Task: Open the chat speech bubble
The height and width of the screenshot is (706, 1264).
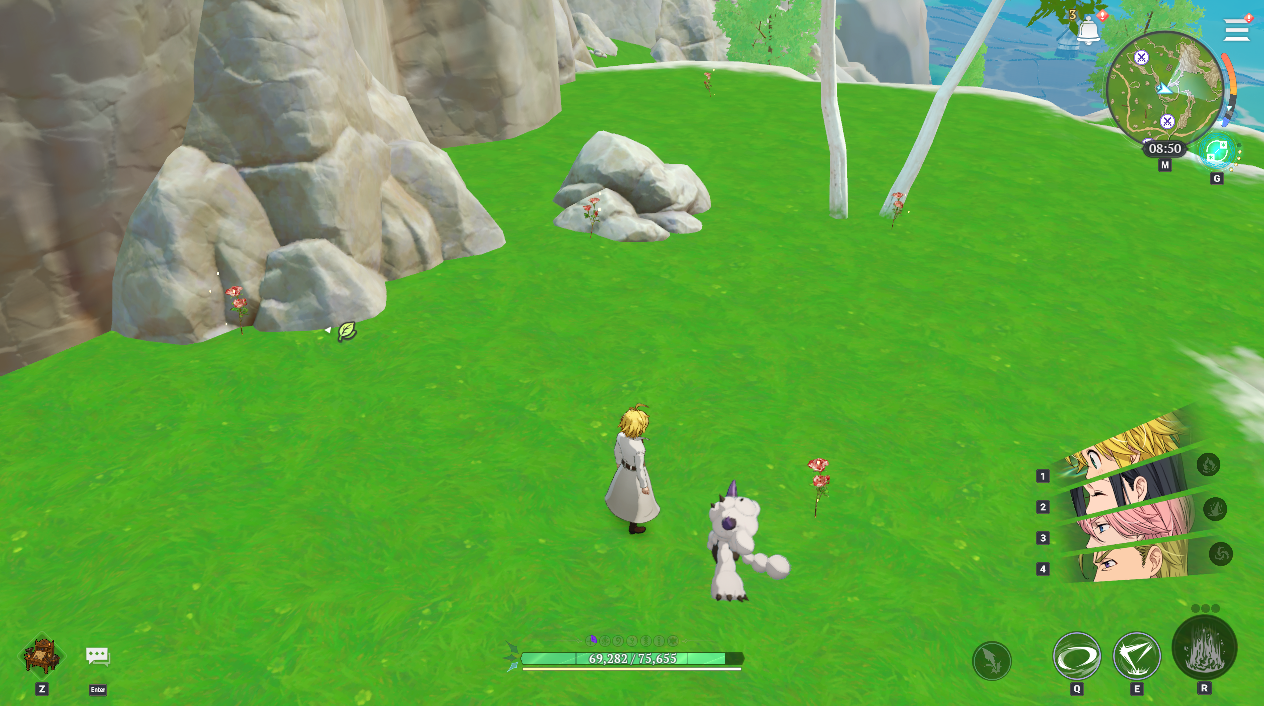Action: pyautogui.click(x=97, y=656)
